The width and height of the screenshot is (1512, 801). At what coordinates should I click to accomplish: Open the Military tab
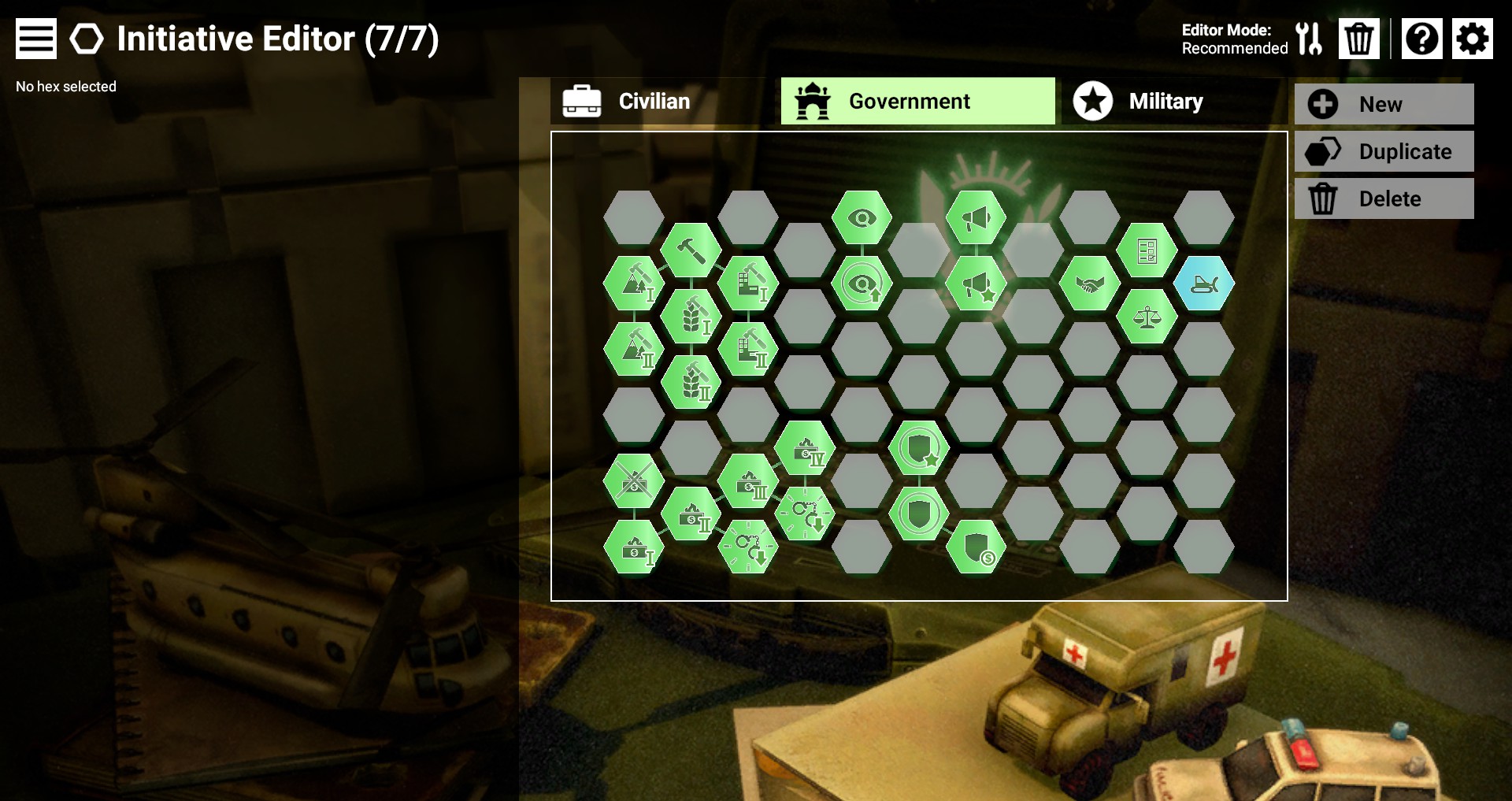point(1165,101)
